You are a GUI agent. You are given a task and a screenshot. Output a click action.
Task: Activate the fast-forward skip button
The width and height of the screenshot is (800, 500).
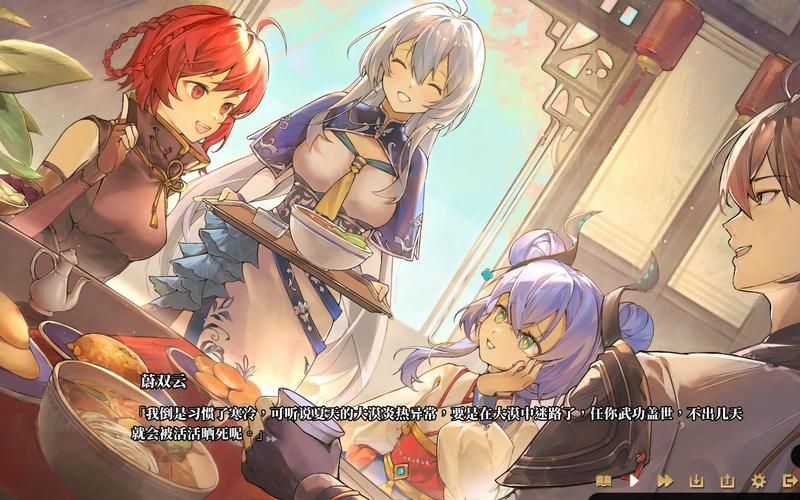point(664,481)
